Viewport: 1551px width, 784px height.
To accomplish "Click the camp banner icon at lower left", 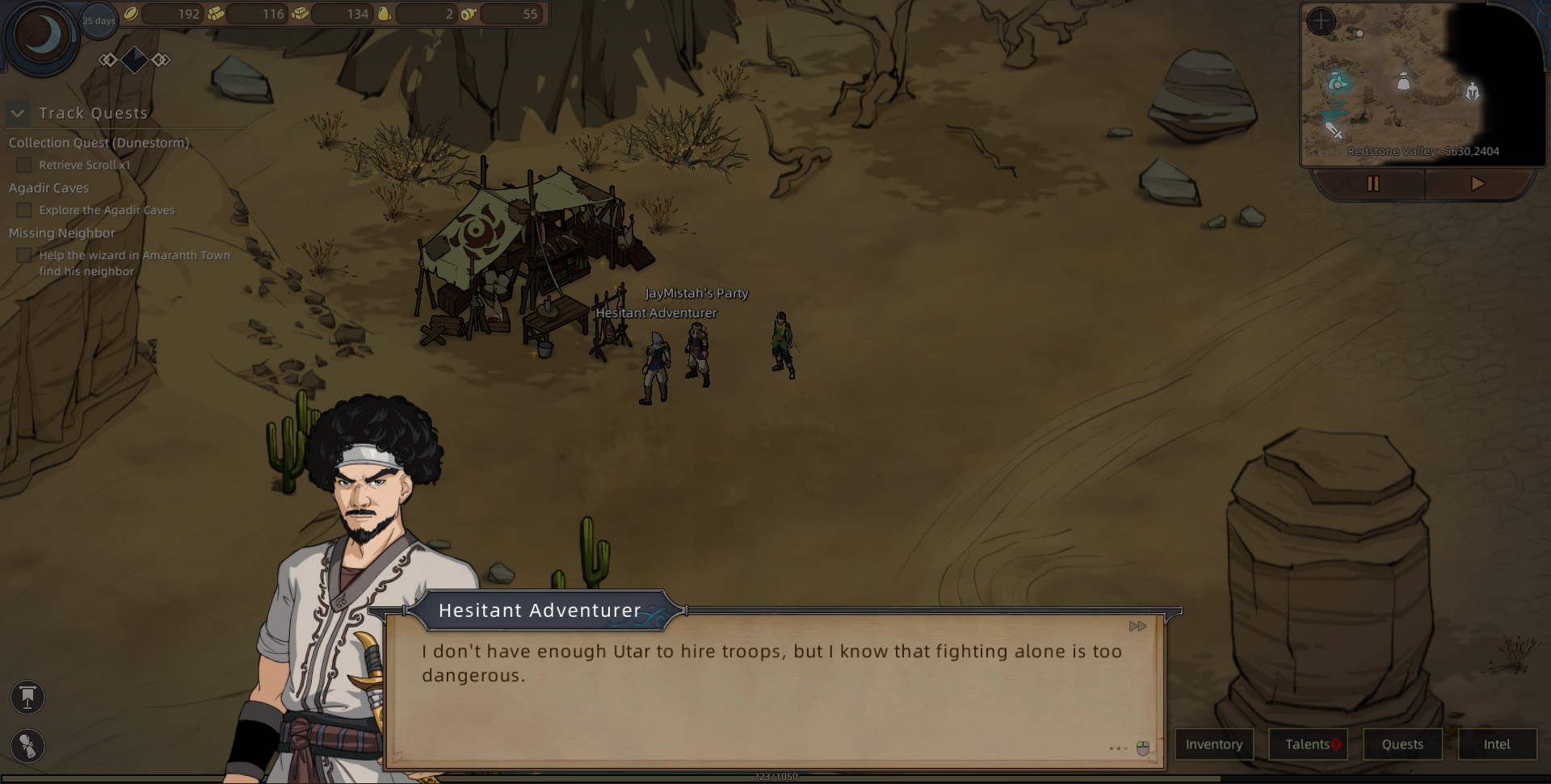I will [x=27, y=698].
